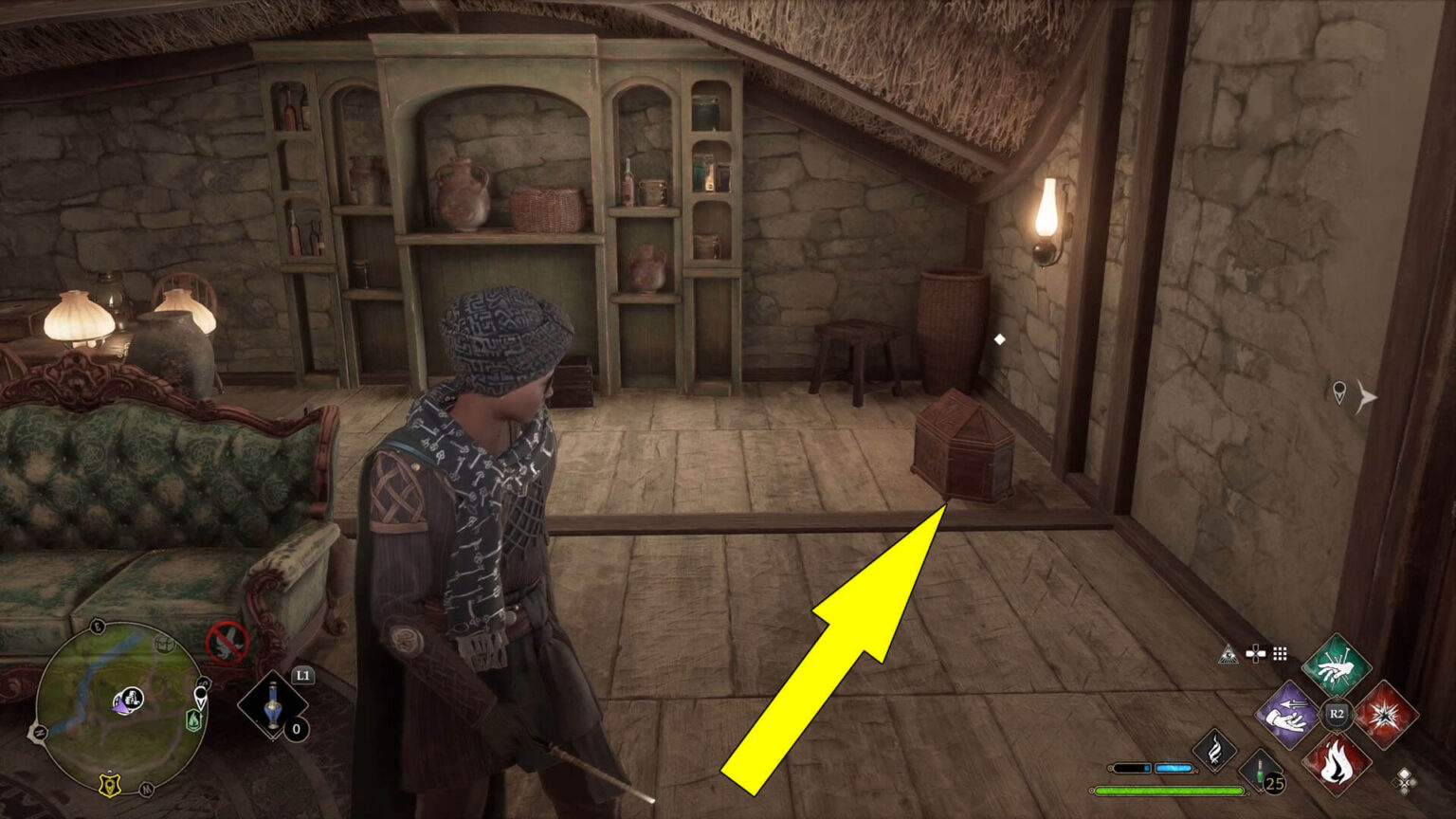The image size is (1456, 819).
Task: Click the green Floo Flame marker on minimap
Action: point(194,719)
